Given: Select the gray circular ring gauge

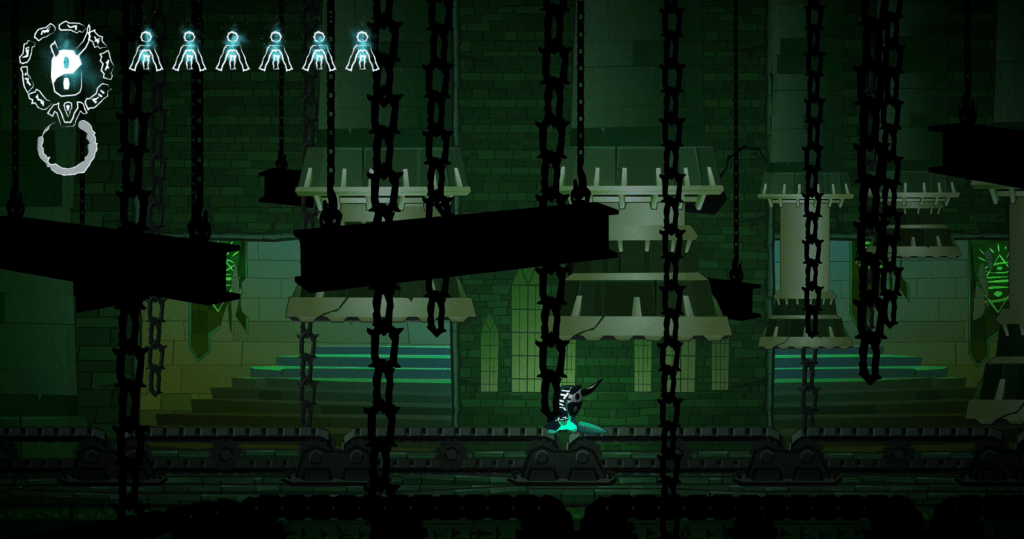Looking at the screenshot, I should (67, 148).
